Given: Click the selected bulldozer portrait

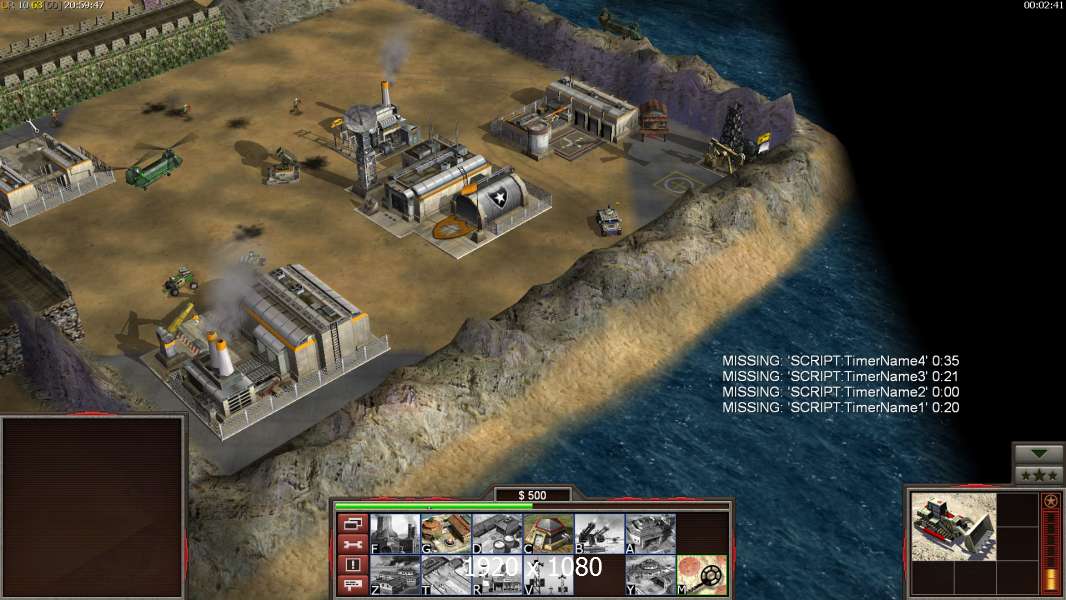Looking at the screenshot, I should click(954, 526).
